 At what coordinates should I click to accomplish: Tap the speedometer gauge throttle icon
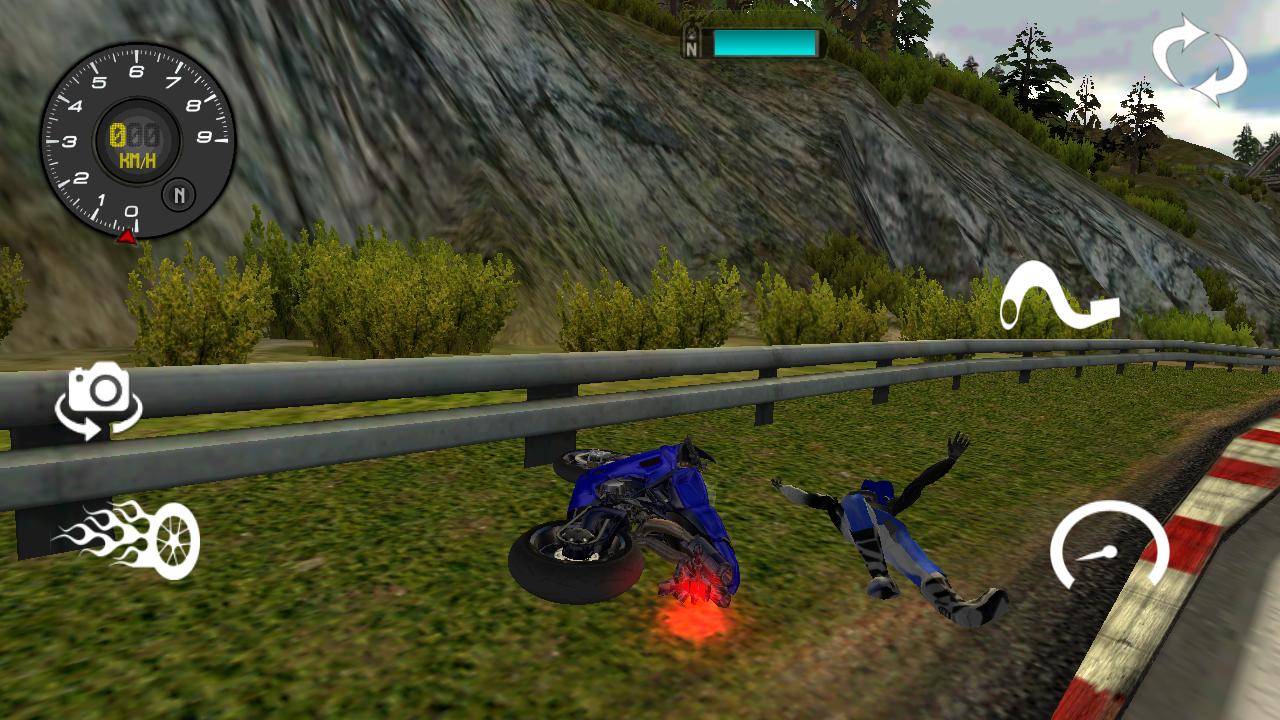click(1105, 548)
